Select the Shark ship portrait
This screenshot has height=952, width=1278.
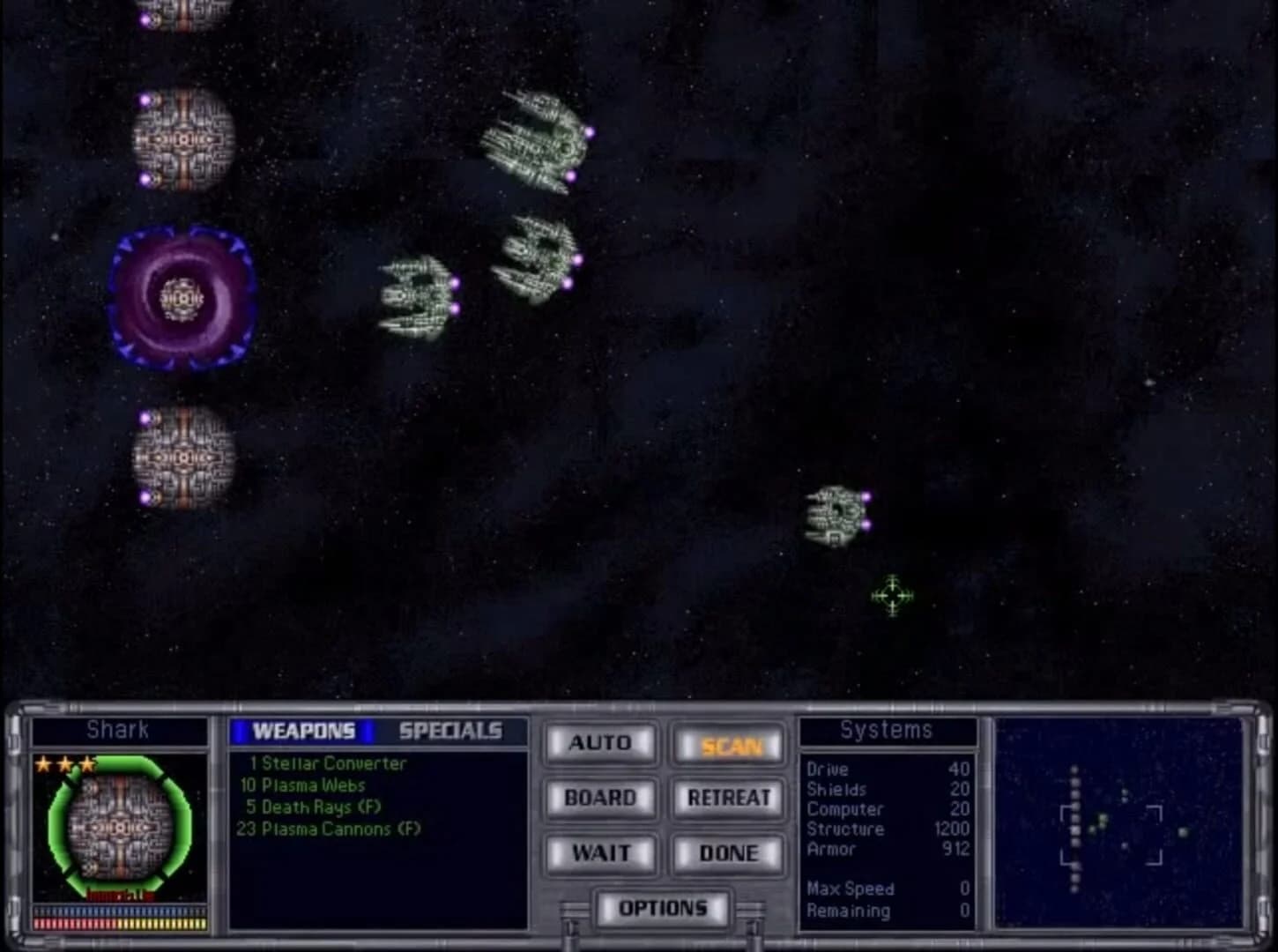(x=120, y=829)
